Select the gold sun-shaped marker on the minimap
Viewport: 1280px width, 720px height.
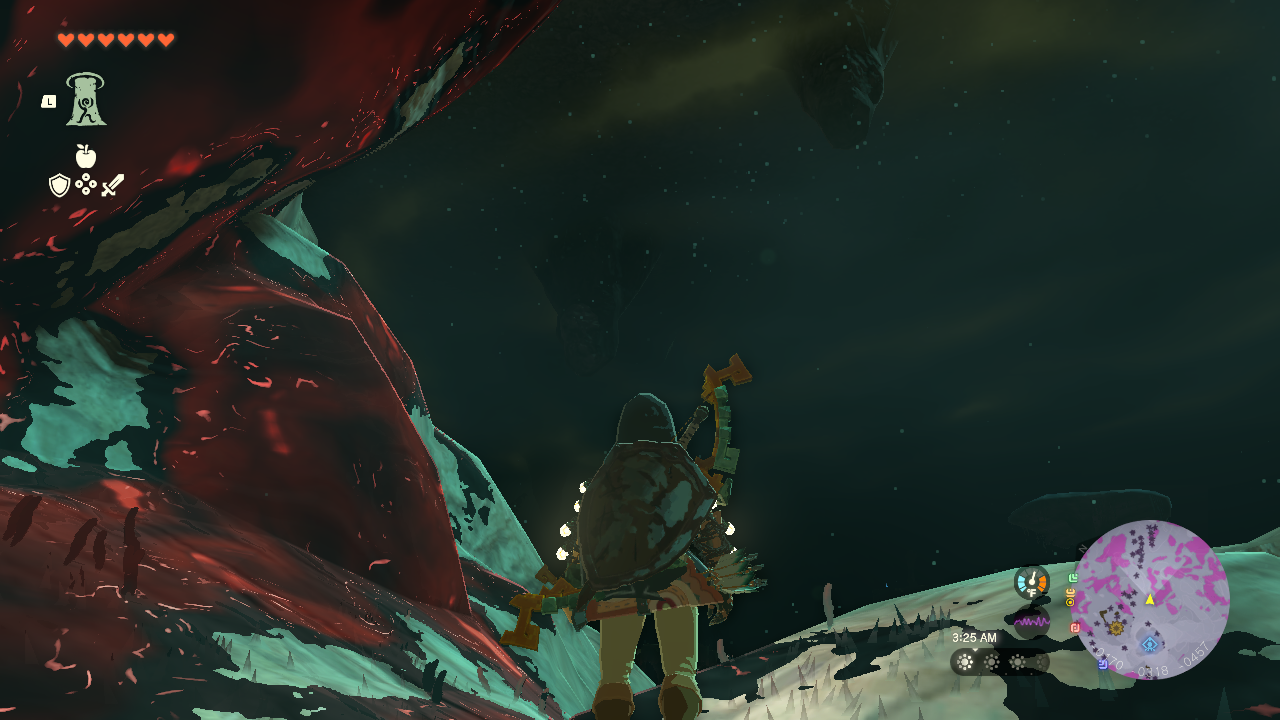1116,628
